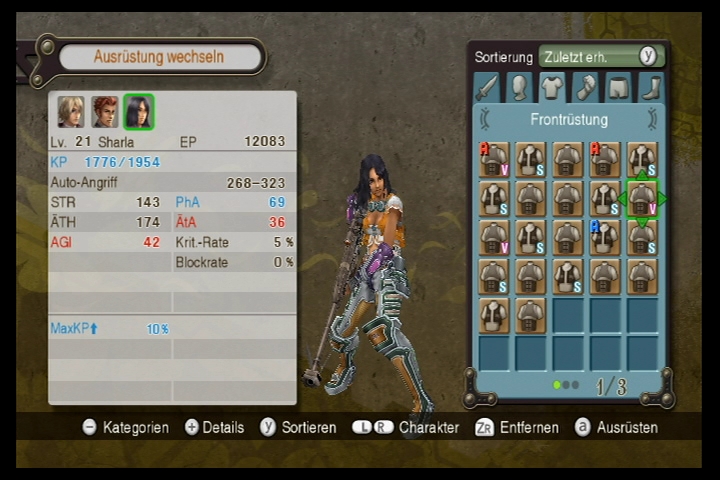Choose the armor with red A and V badges
Image resolution: width=720 pixels, height=480 pixels.
coord(494,160)
